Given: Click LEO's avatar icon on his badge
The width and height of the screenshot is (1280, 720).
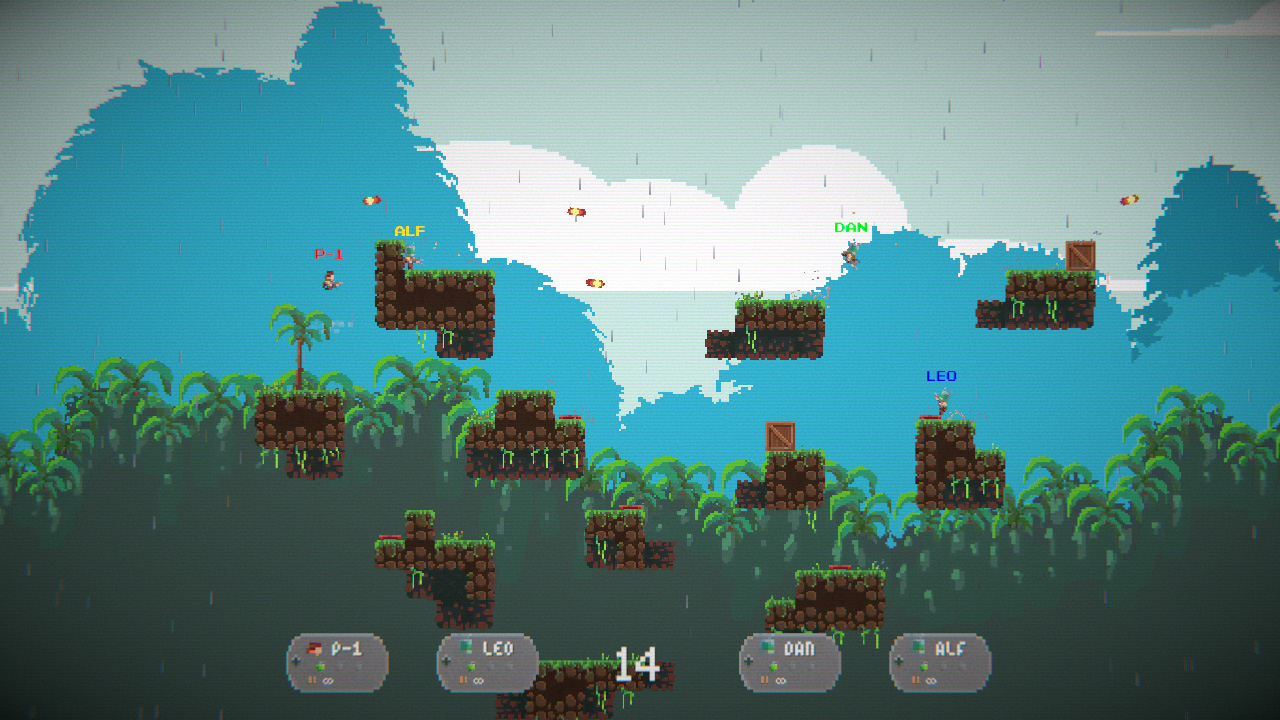Looking at the screenshot, I should [468, 646].
